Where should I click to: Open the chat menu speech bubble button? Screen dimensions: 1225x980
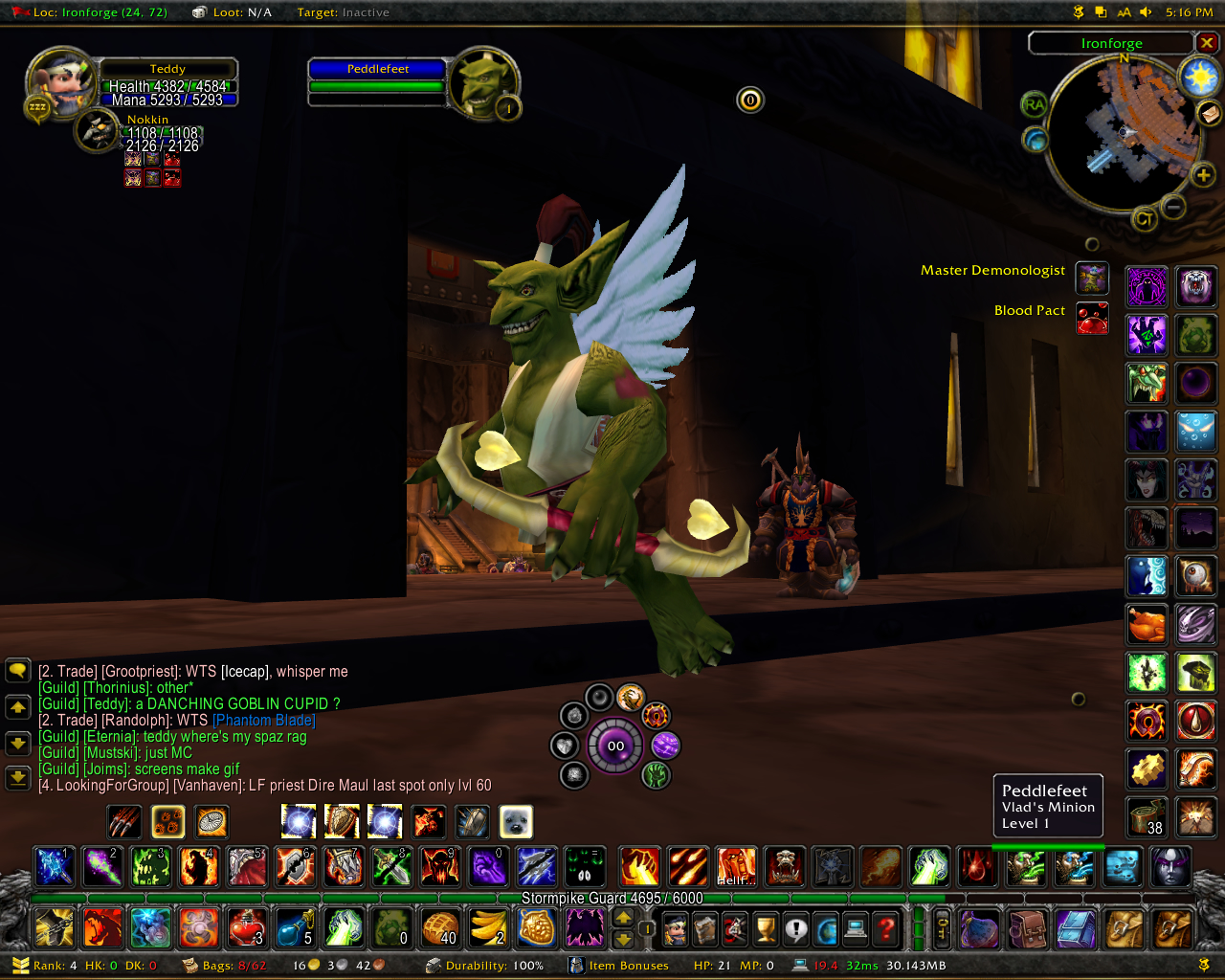[18, 670]
